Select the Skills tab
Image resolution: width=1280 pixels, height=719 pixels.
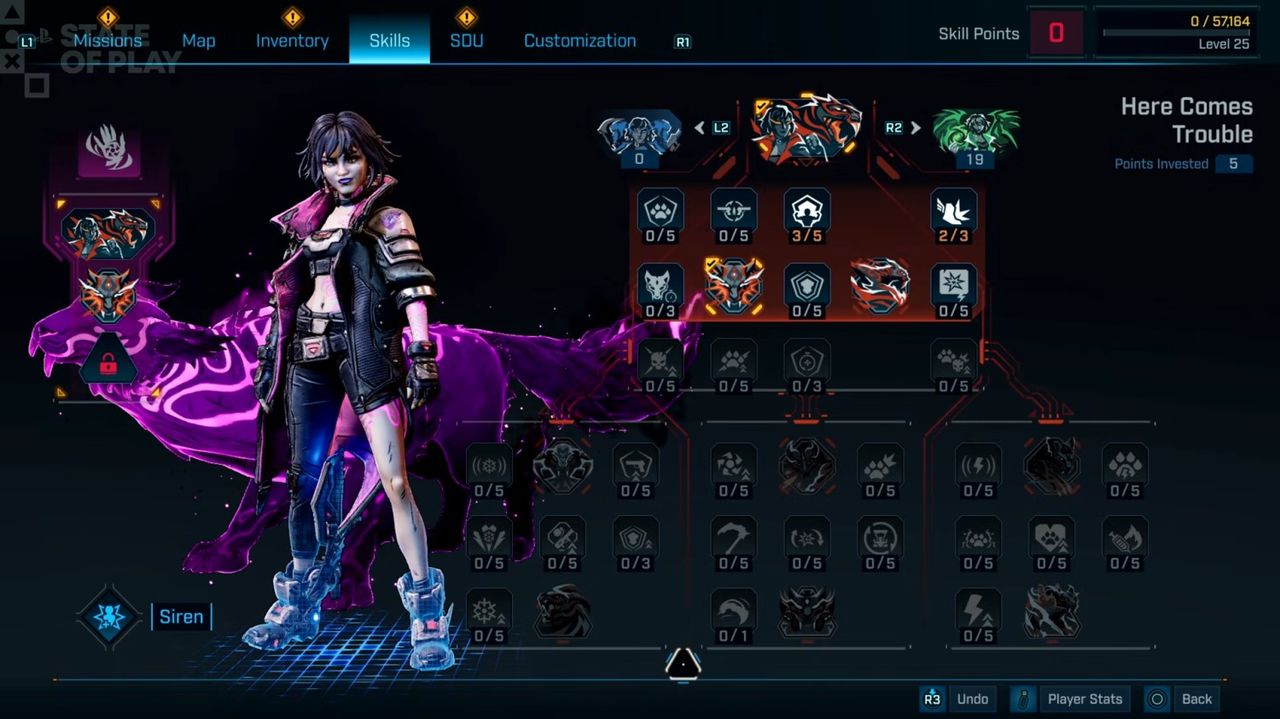coord(389,41)
